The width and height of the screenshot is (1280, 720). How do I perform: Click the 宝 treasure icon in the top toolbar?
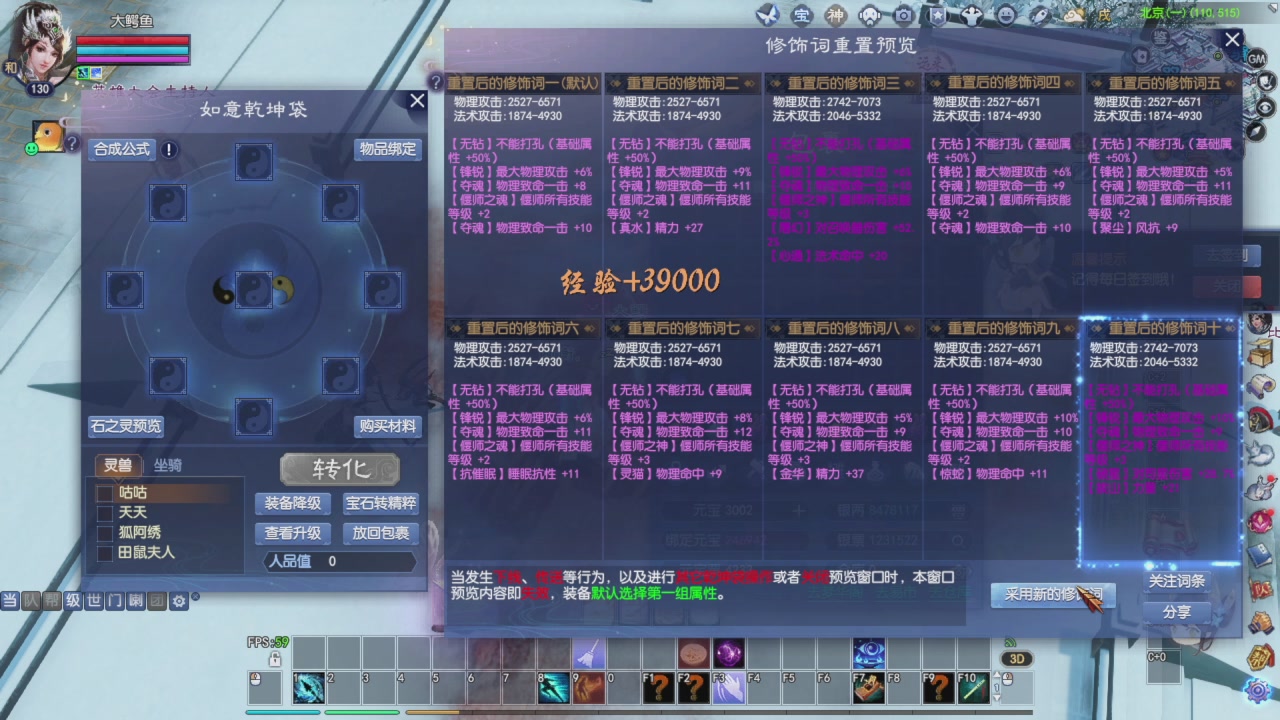click(x=801, y=15)
